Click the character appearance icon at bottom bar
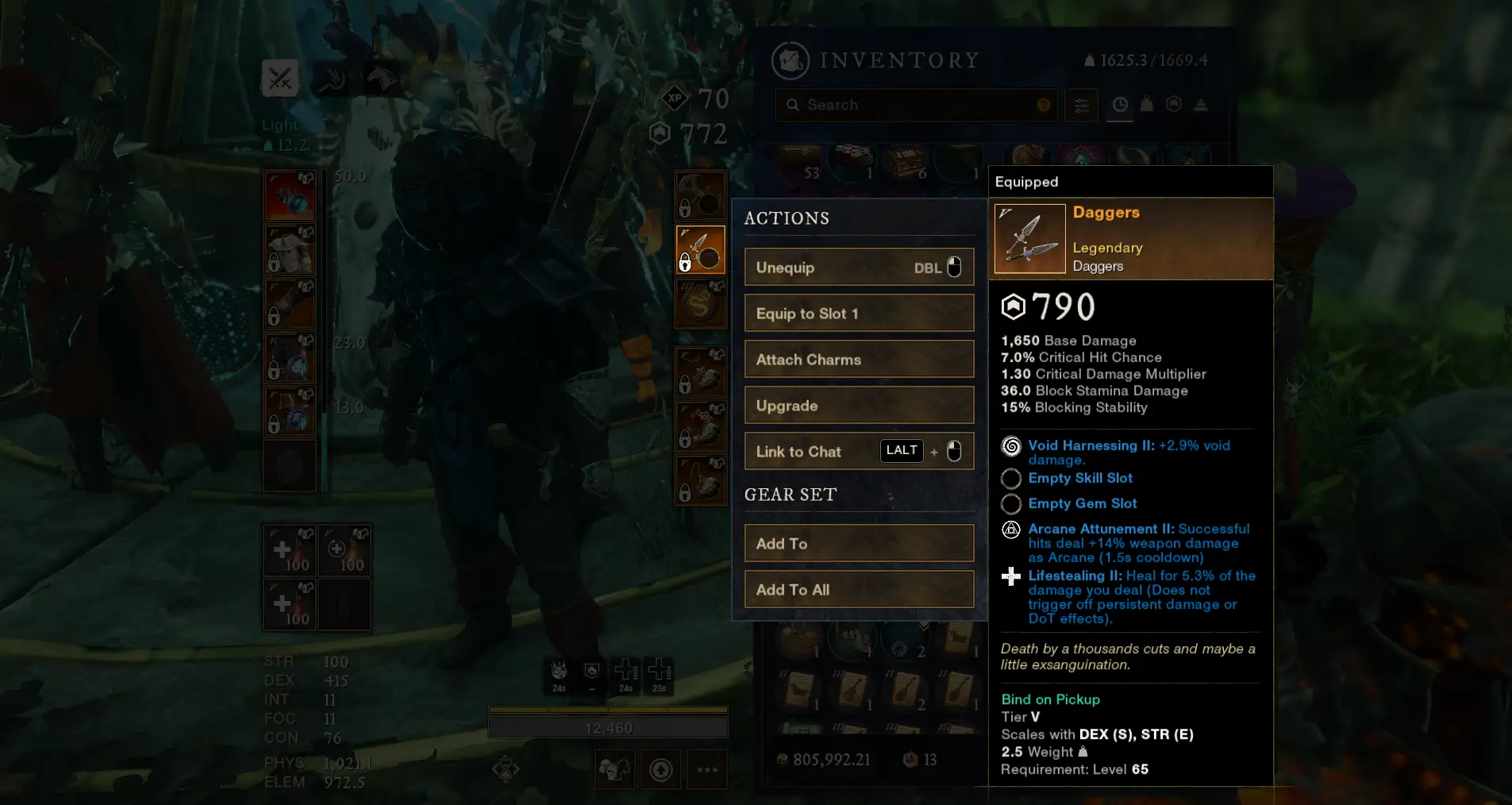The image size is (1512, 805). pyautogui.click(x=615, y=768)
